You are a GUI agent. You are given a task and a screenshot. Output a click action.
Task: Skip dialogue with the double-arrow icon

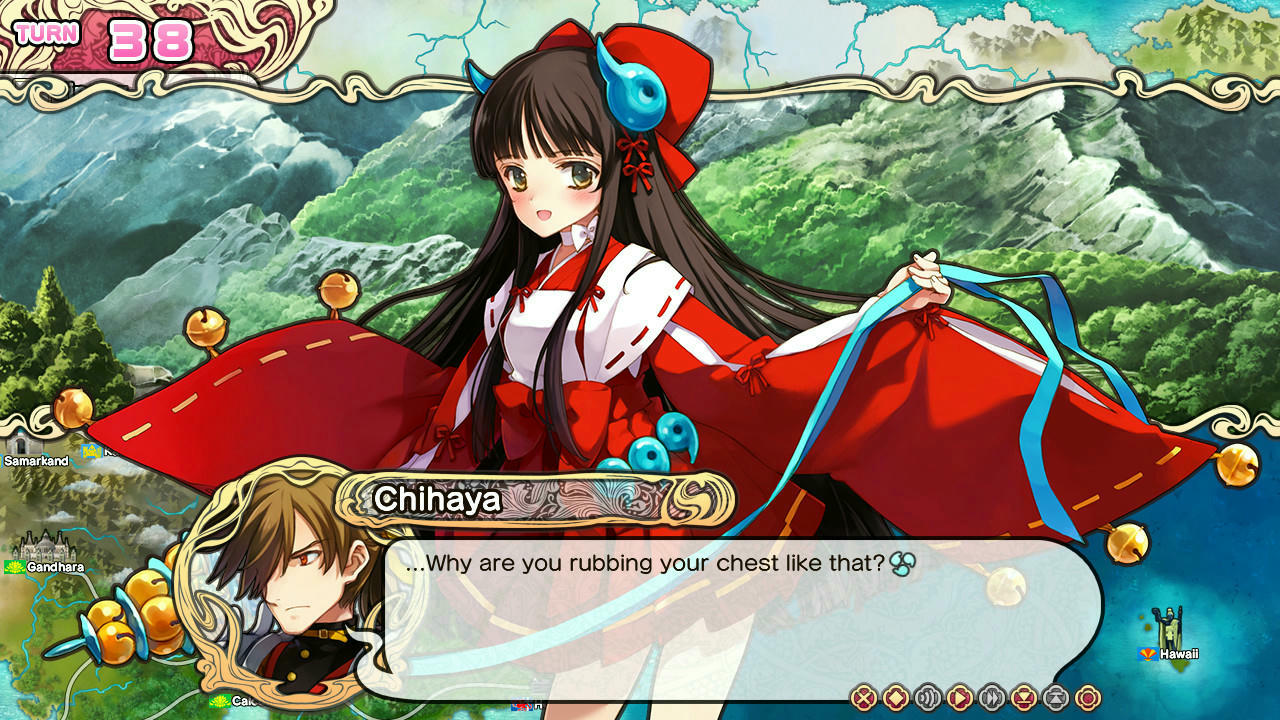point(992,698)
